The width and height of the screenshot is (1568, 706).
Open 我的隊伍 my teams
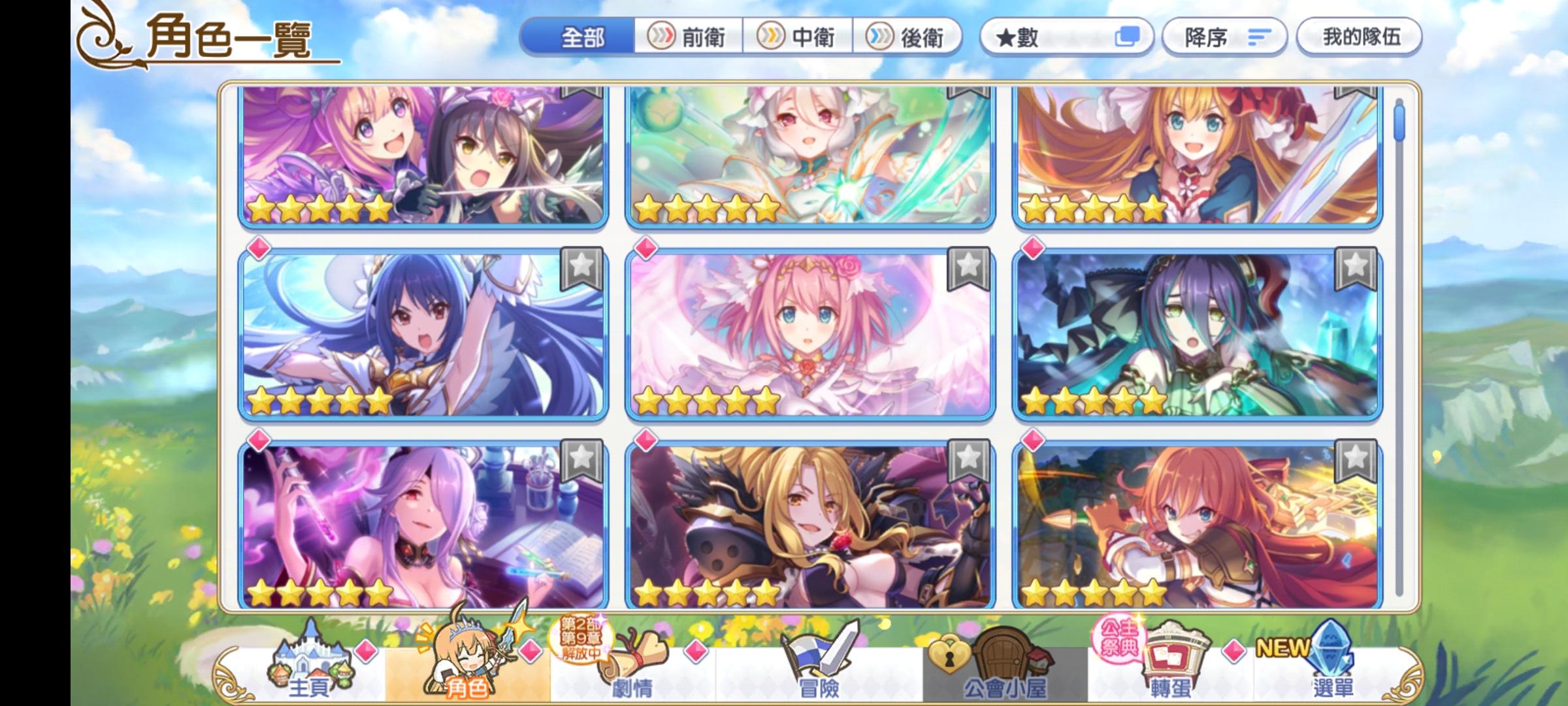(x=1359, y=37)
